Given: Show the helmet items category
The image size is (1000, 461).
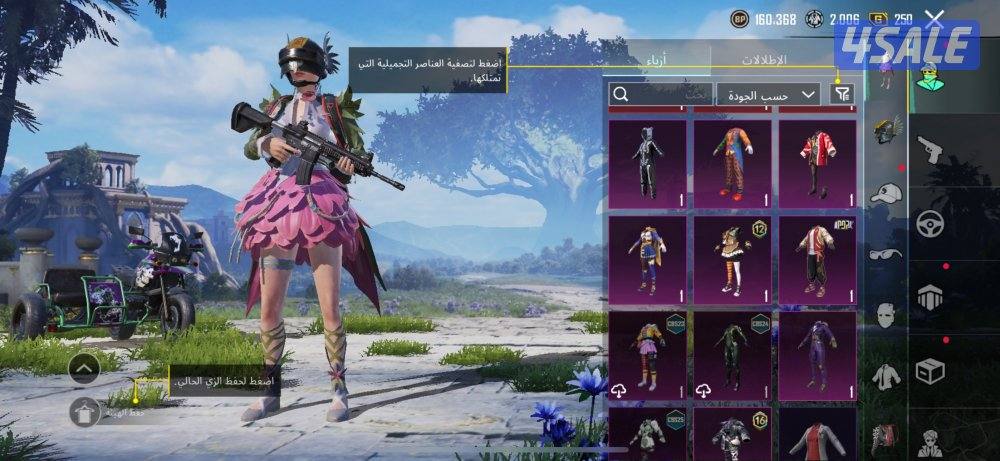Looking at the screenshot, I should pyautogui.click(x=885, y=131).
